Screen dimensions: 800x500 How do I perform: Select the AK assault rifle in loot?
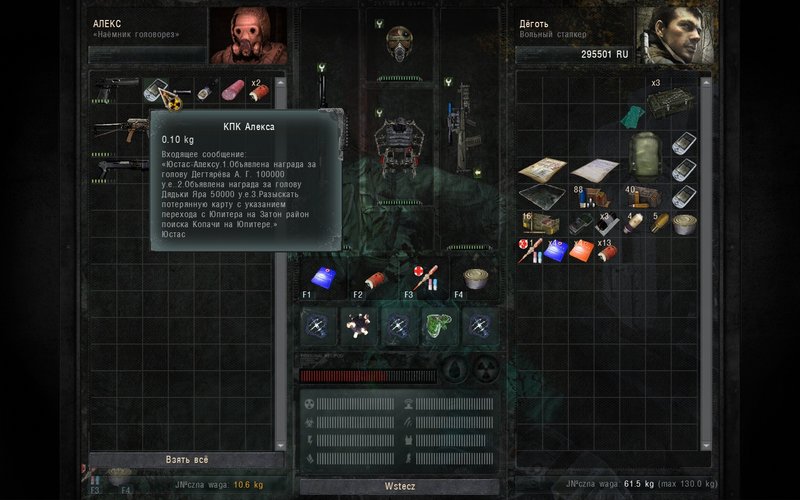coord(119,127)
